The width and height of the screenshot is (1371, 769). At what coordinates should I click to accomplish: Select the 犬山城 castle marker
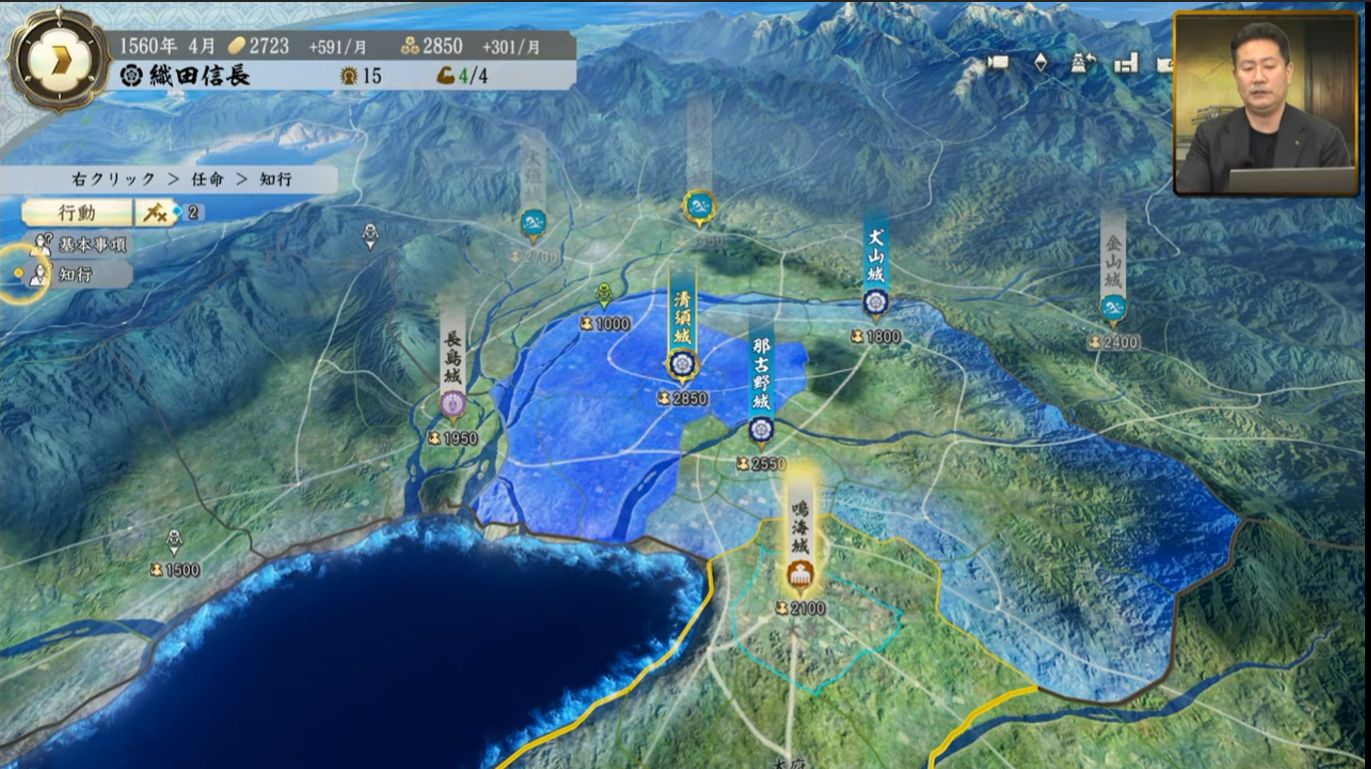pos(876,301)
